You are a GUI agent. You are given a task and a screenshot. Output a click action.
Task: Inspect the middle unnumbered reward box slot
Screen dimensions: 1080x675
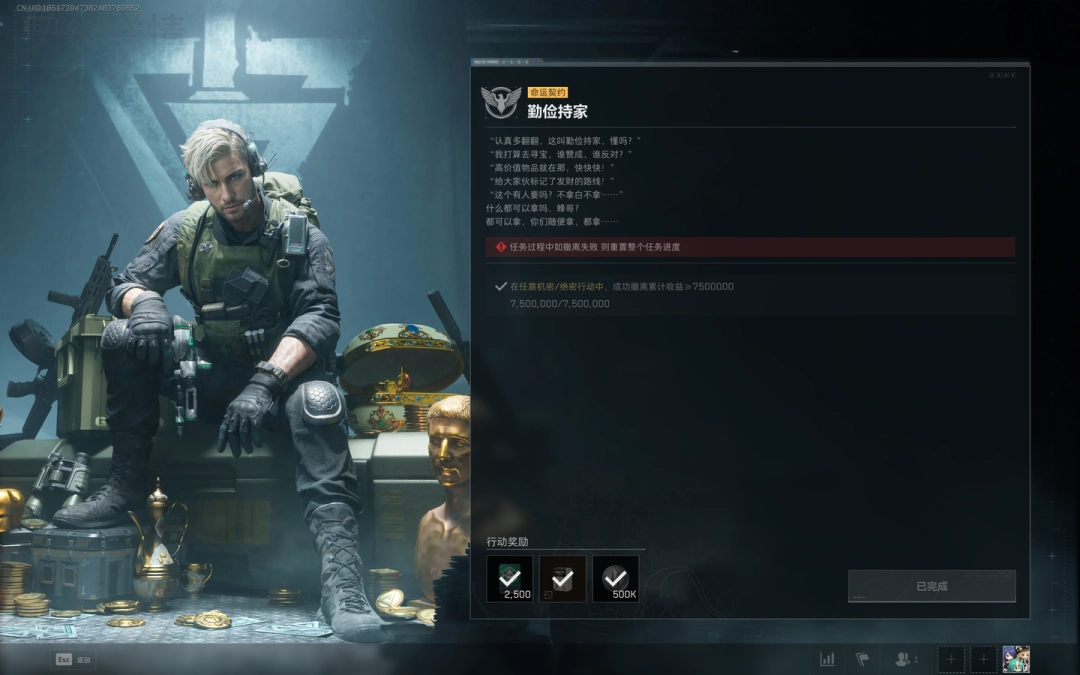[562, 579]
